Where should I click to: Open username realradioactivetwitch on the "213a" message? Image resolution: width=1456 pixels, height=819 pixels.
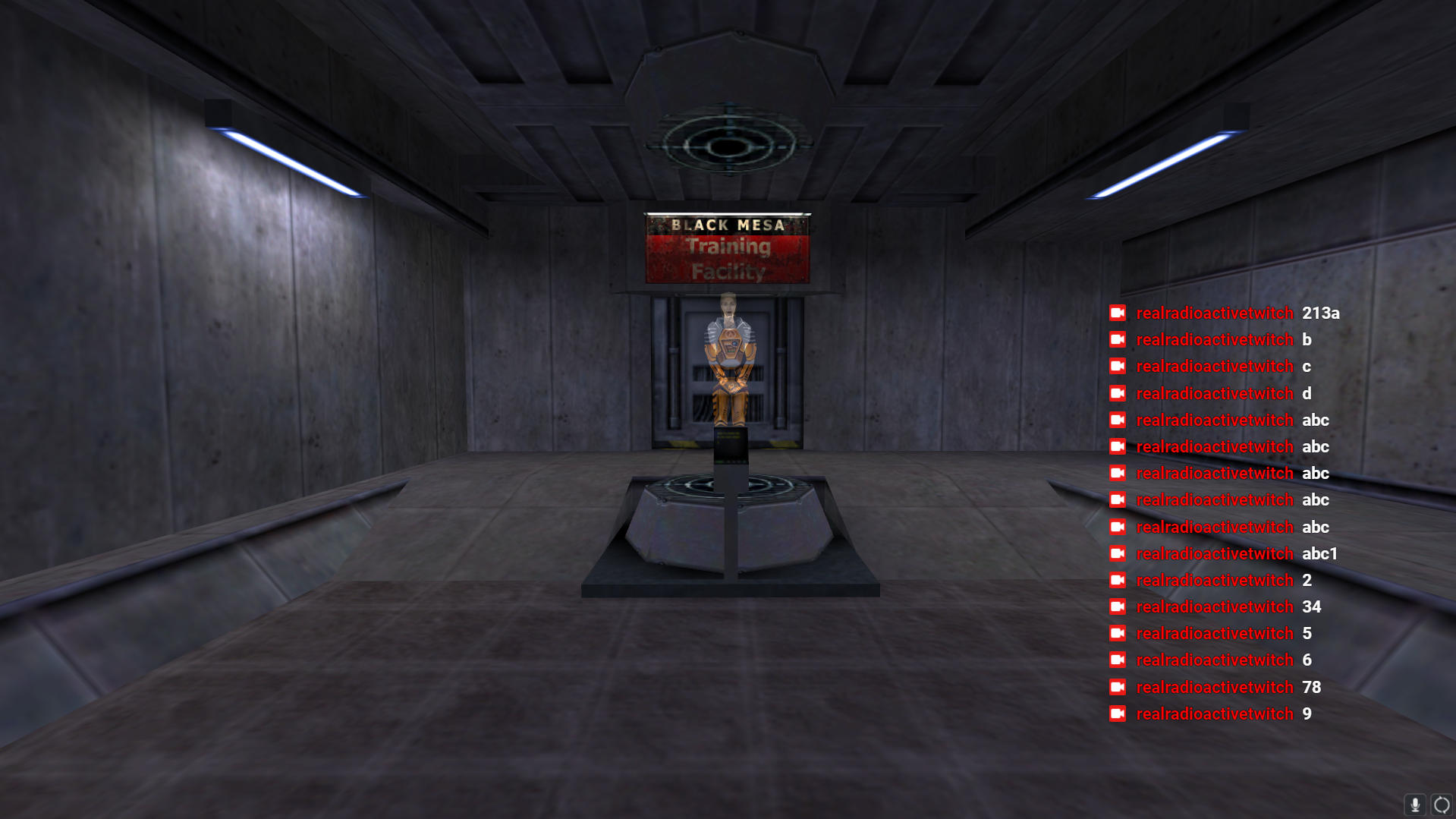1214,313
